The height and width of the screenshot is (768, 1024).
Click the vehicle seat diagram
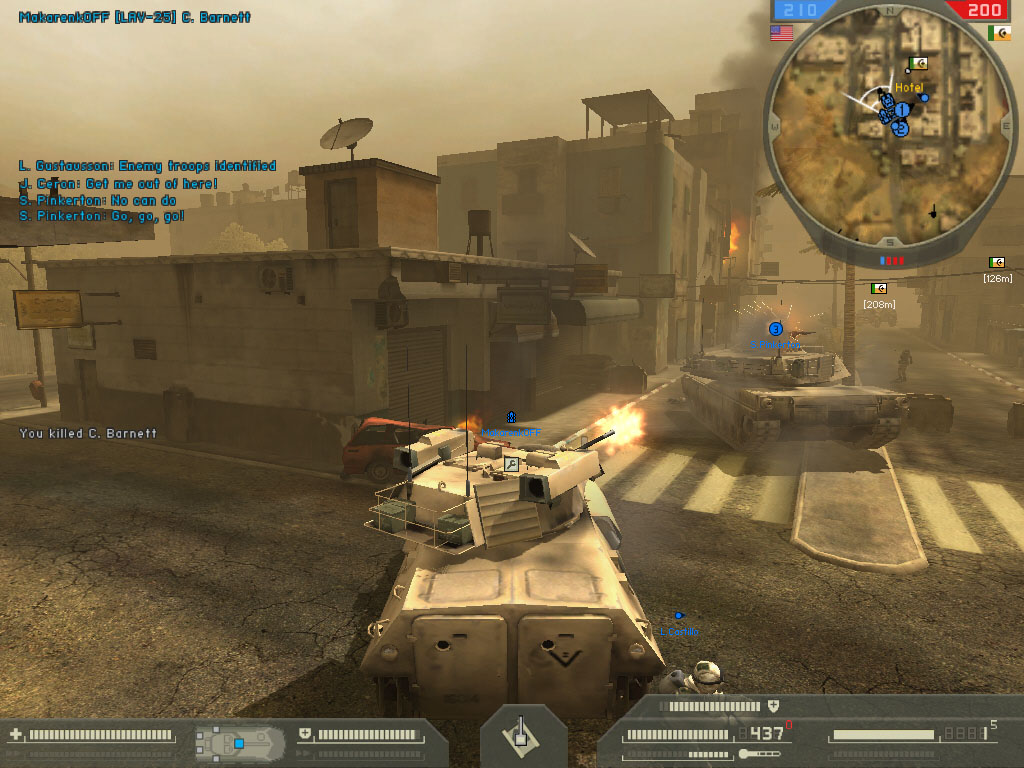click(234, 742)
